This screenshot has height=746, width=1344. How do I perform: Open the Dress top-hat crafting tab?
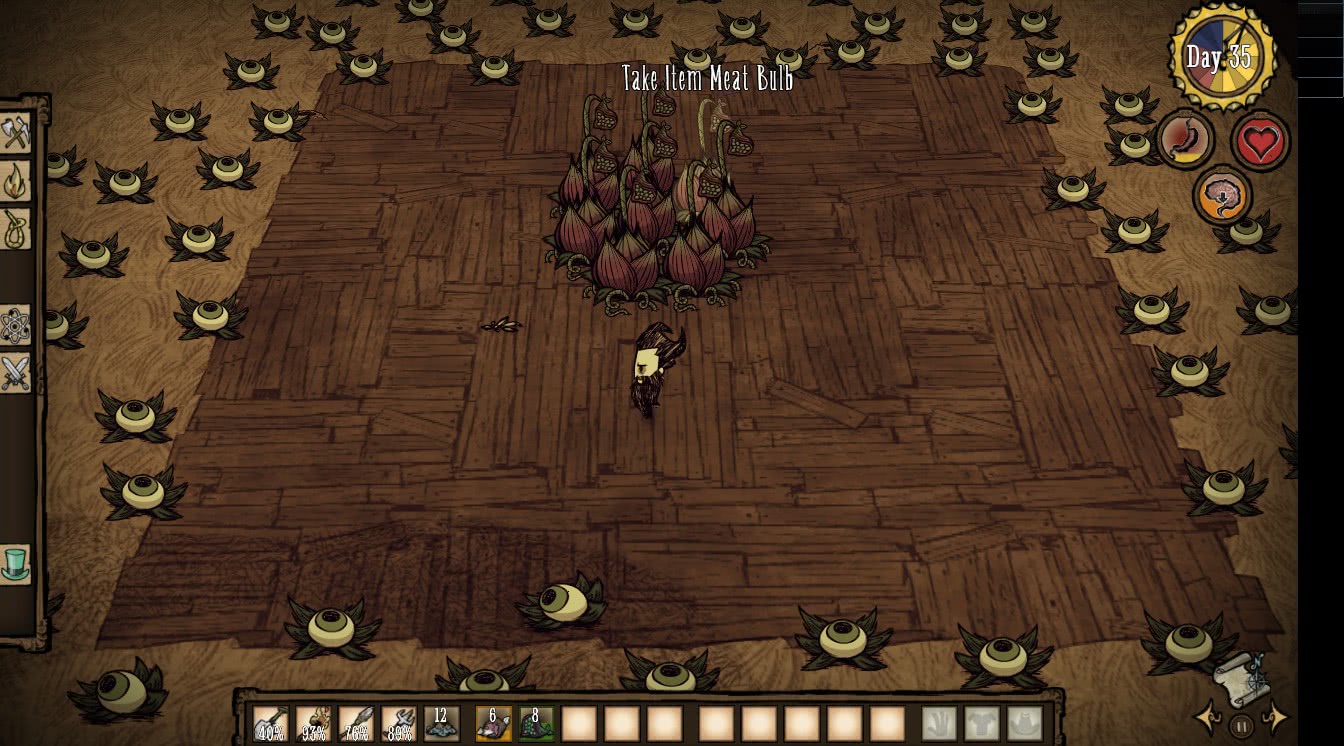coord(15,564)
